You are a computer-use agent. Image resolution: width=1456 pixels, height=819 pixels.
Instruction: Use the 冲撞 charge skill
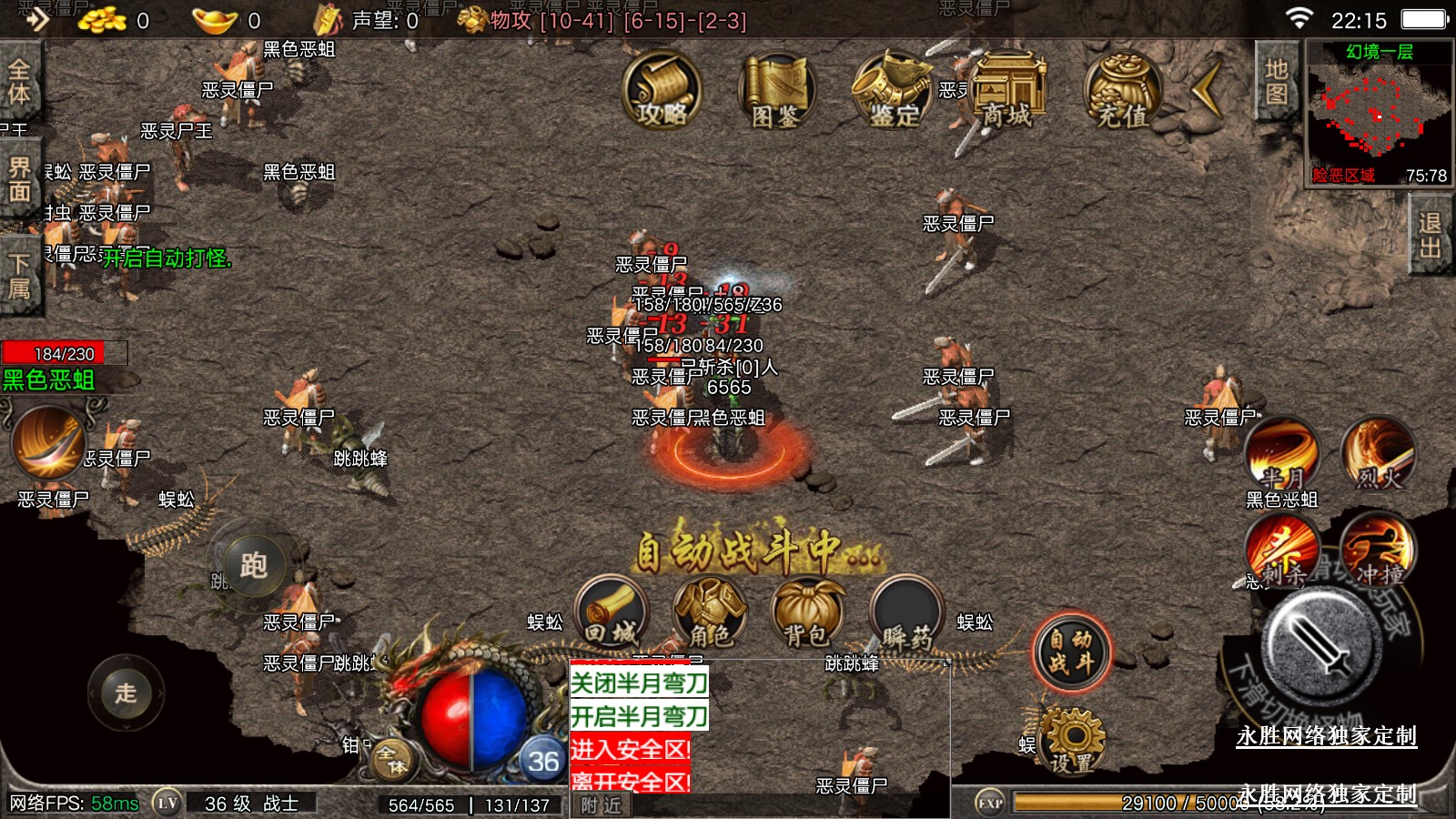click(x=1378, y=551)
